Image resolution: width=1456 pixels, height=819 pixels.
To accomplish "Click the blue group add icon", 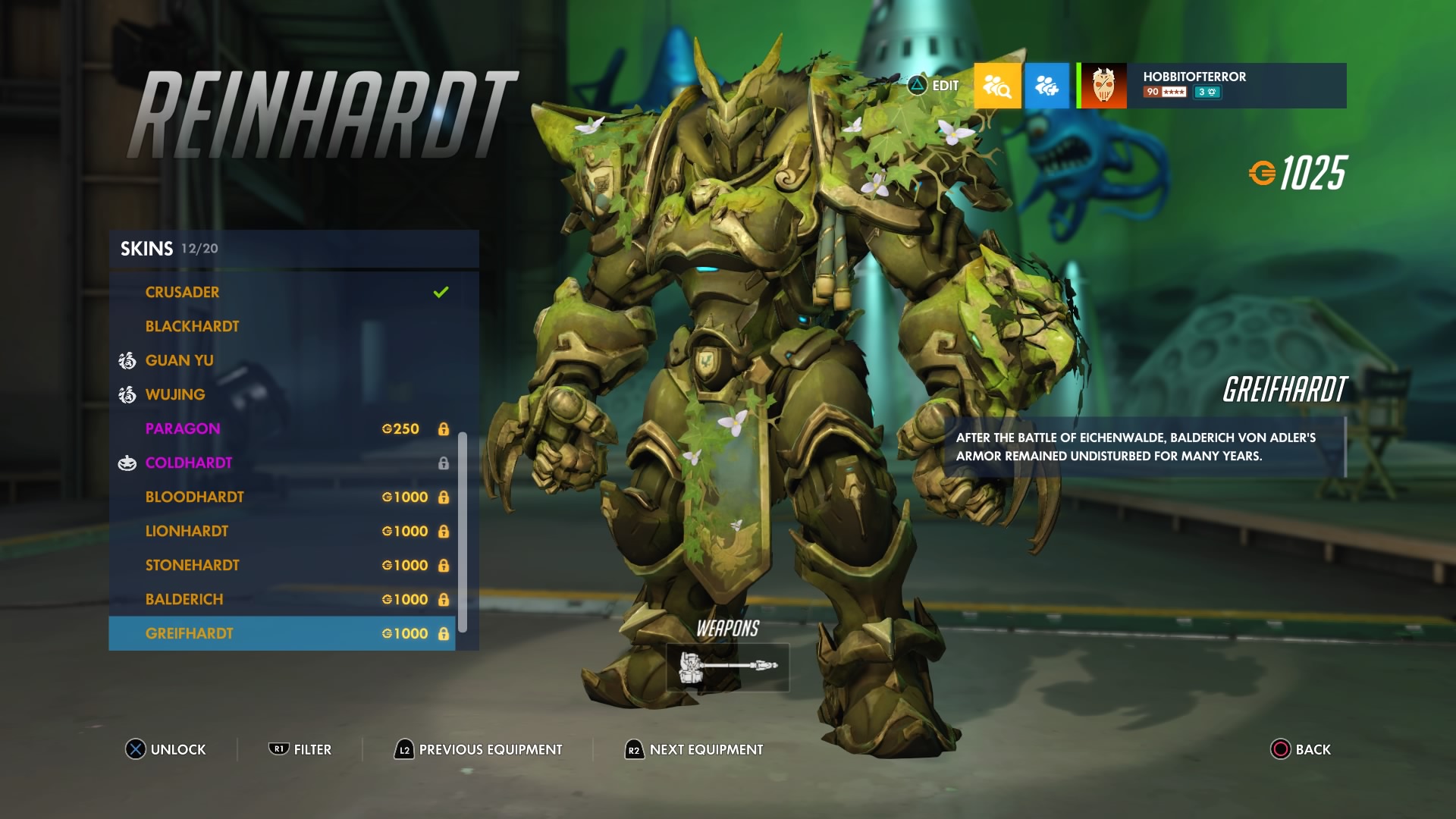I will tap(1046, 86).
